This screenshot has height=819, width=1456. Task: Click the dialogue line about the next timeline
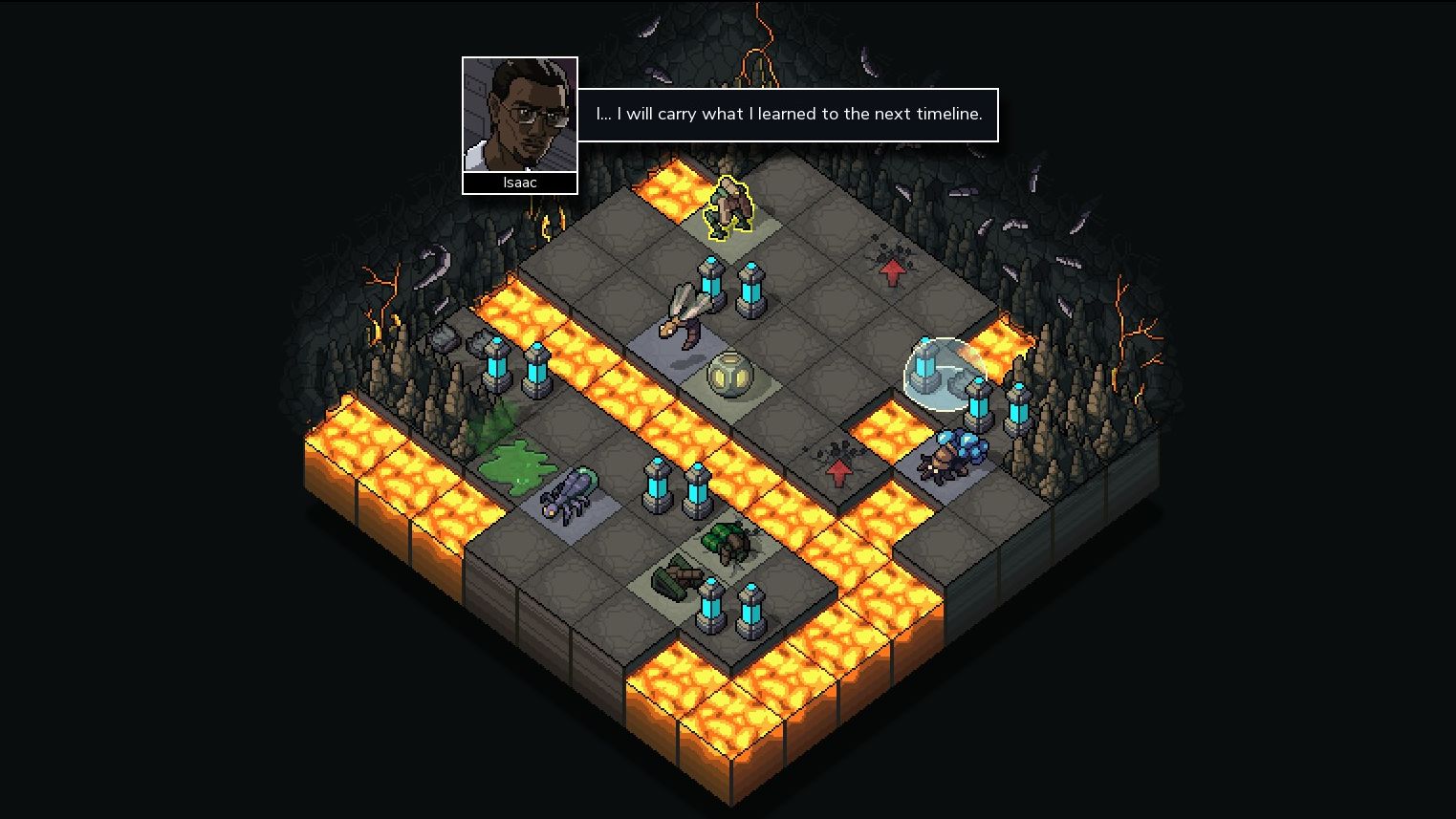pos(788,114)
